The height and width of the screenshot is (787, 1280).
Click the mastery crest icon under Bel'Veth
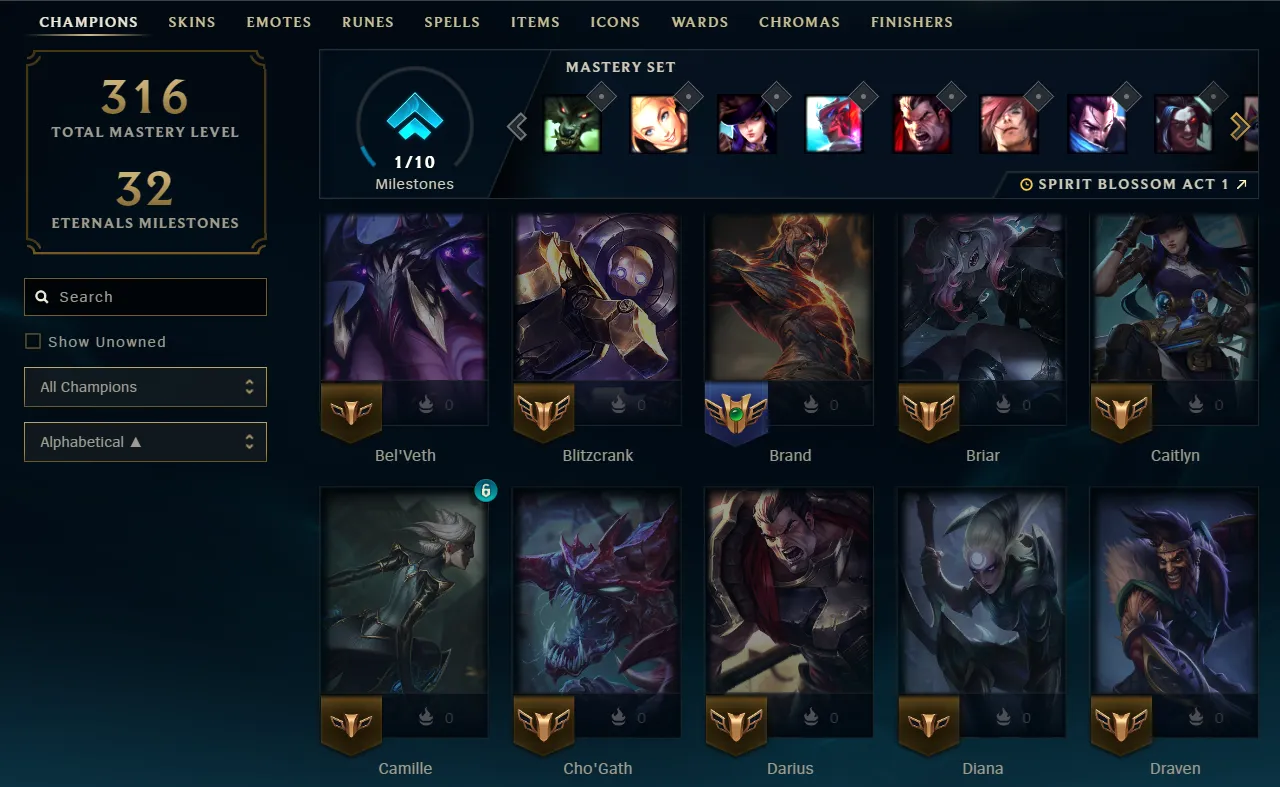[351, 412]
